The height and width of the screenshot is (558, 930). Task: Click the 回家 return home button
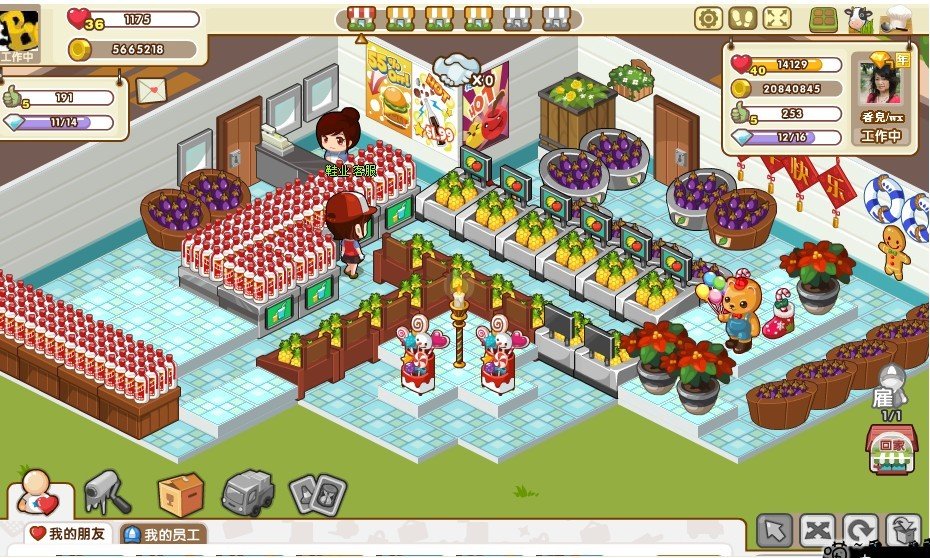(x=888, y=450)
